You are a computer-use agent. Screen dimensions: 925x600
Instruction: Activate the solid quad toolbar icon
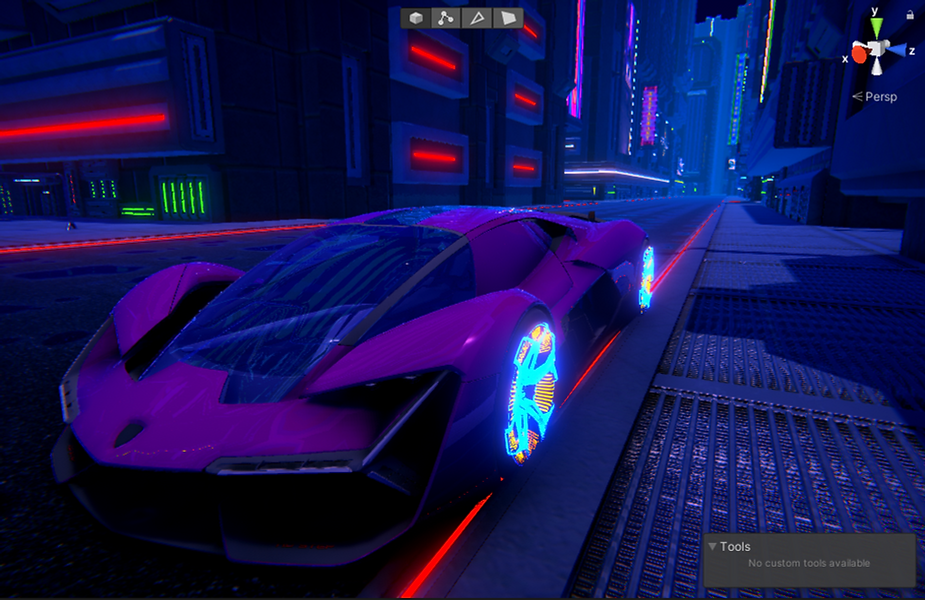click(x=509, y=18)
